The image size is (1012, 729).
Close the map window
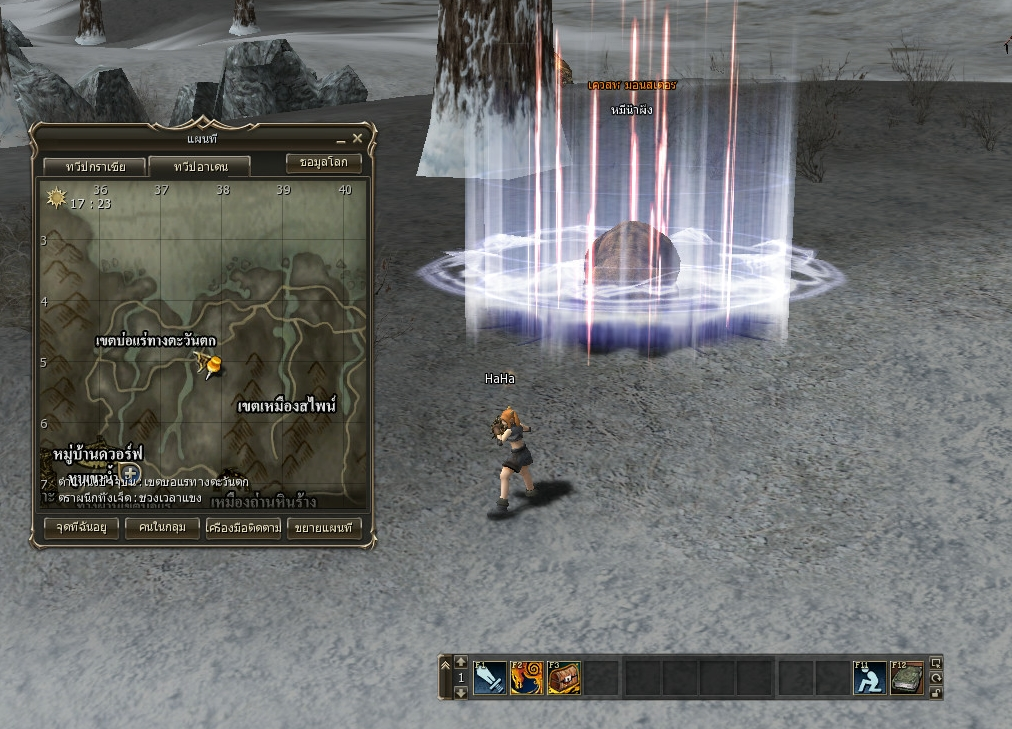357,139
